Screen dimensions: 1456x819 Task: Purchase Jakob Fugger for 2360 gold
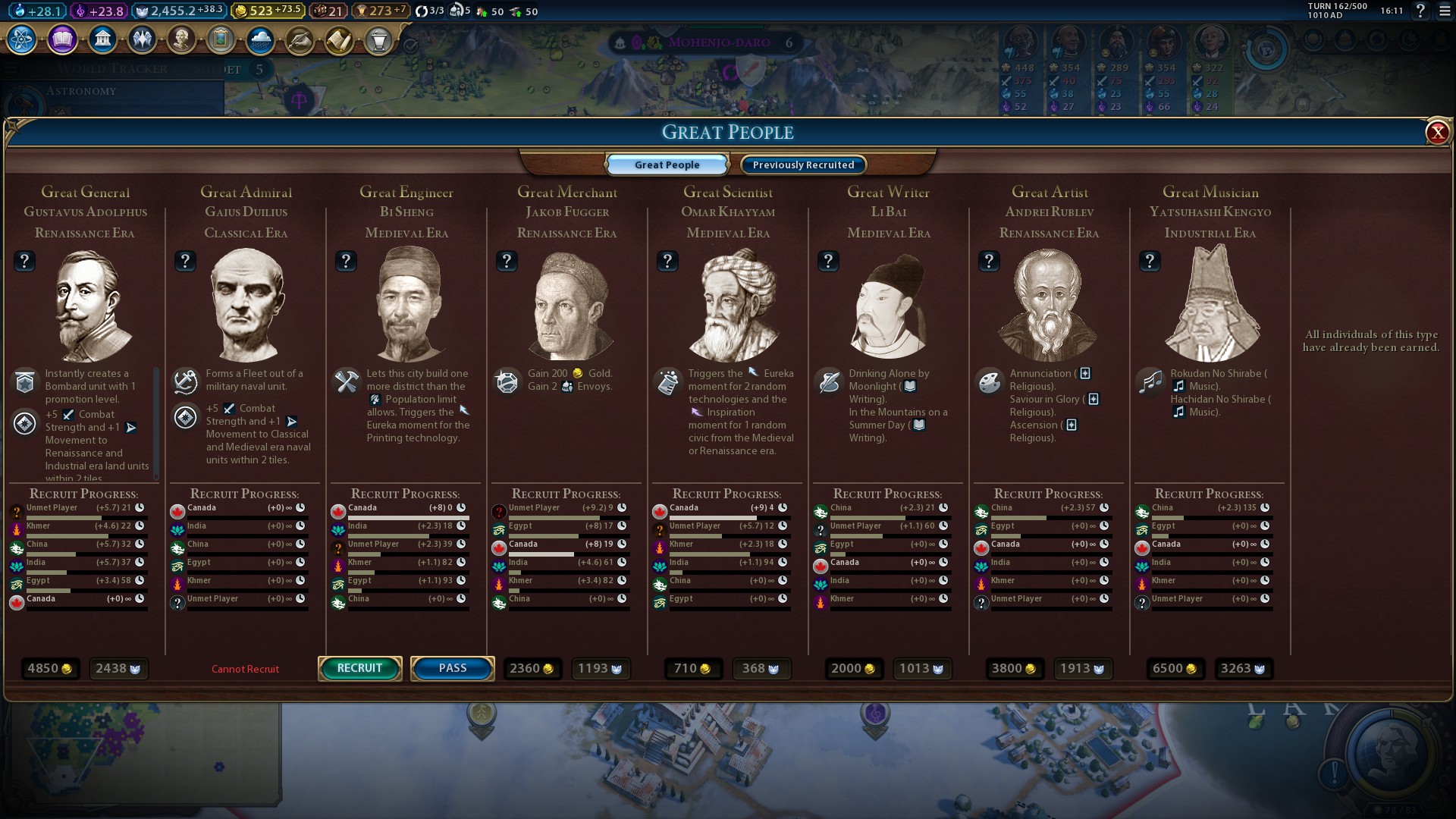click(x=532, y=668)
